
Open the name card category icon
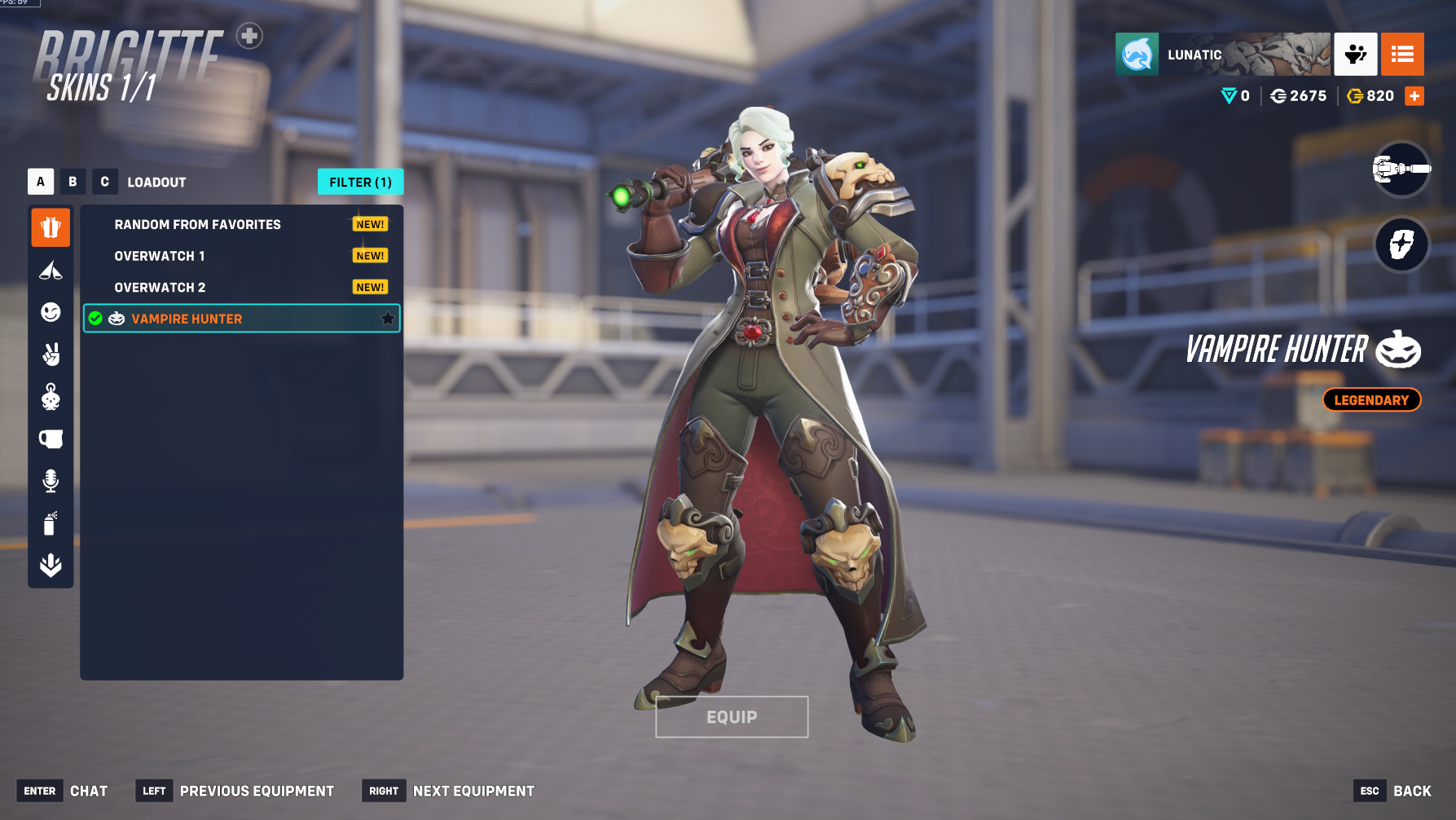tap(51, 439)
